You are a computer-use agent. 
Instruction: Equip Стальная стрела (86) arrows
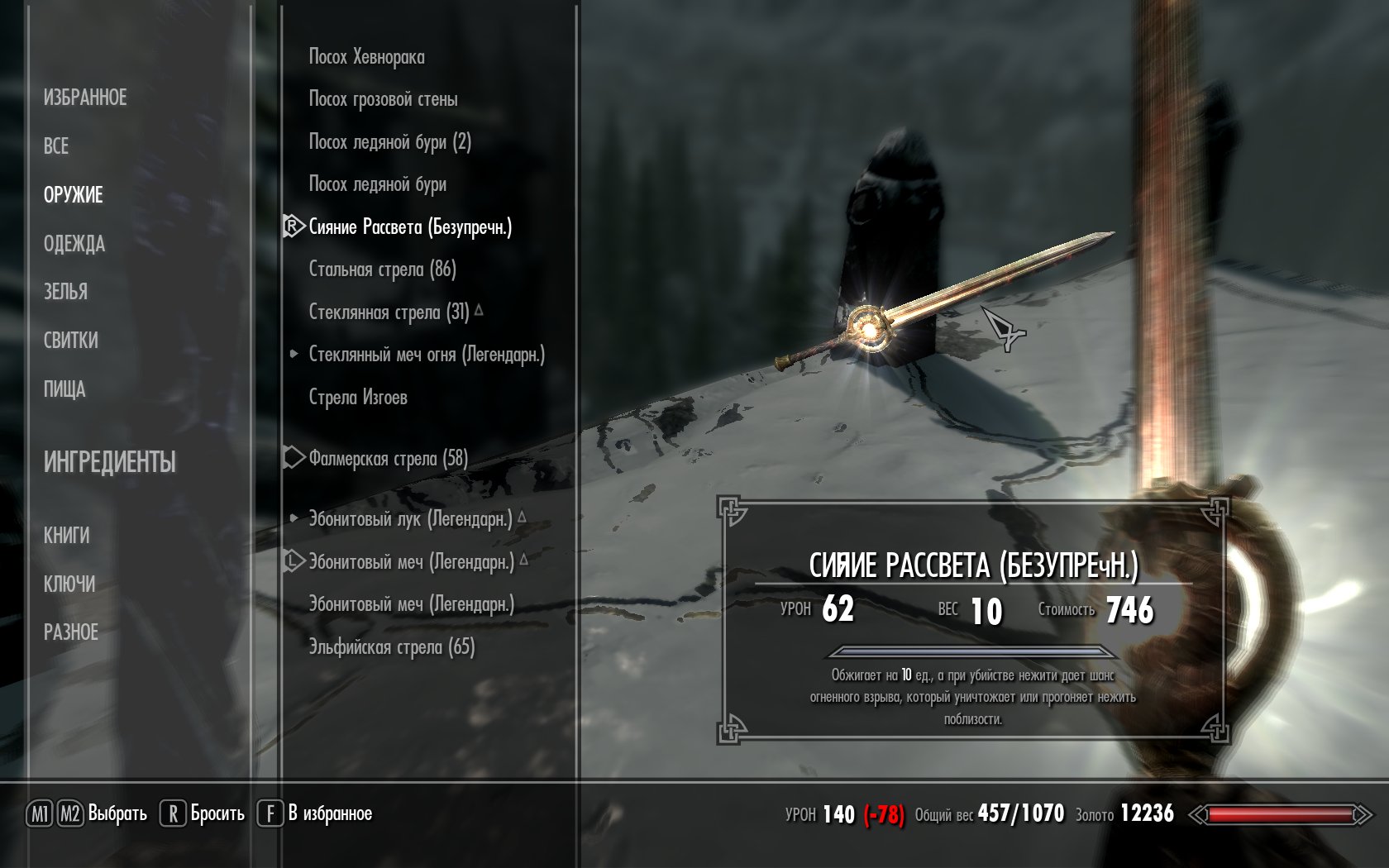tap(382, 269)
